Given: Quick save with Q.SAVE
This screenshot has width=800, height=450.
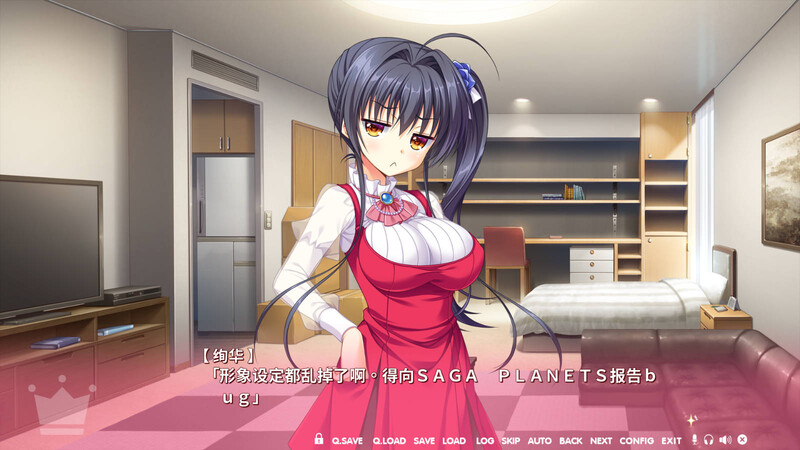Looking at the screenshot, I should point(347,440).
